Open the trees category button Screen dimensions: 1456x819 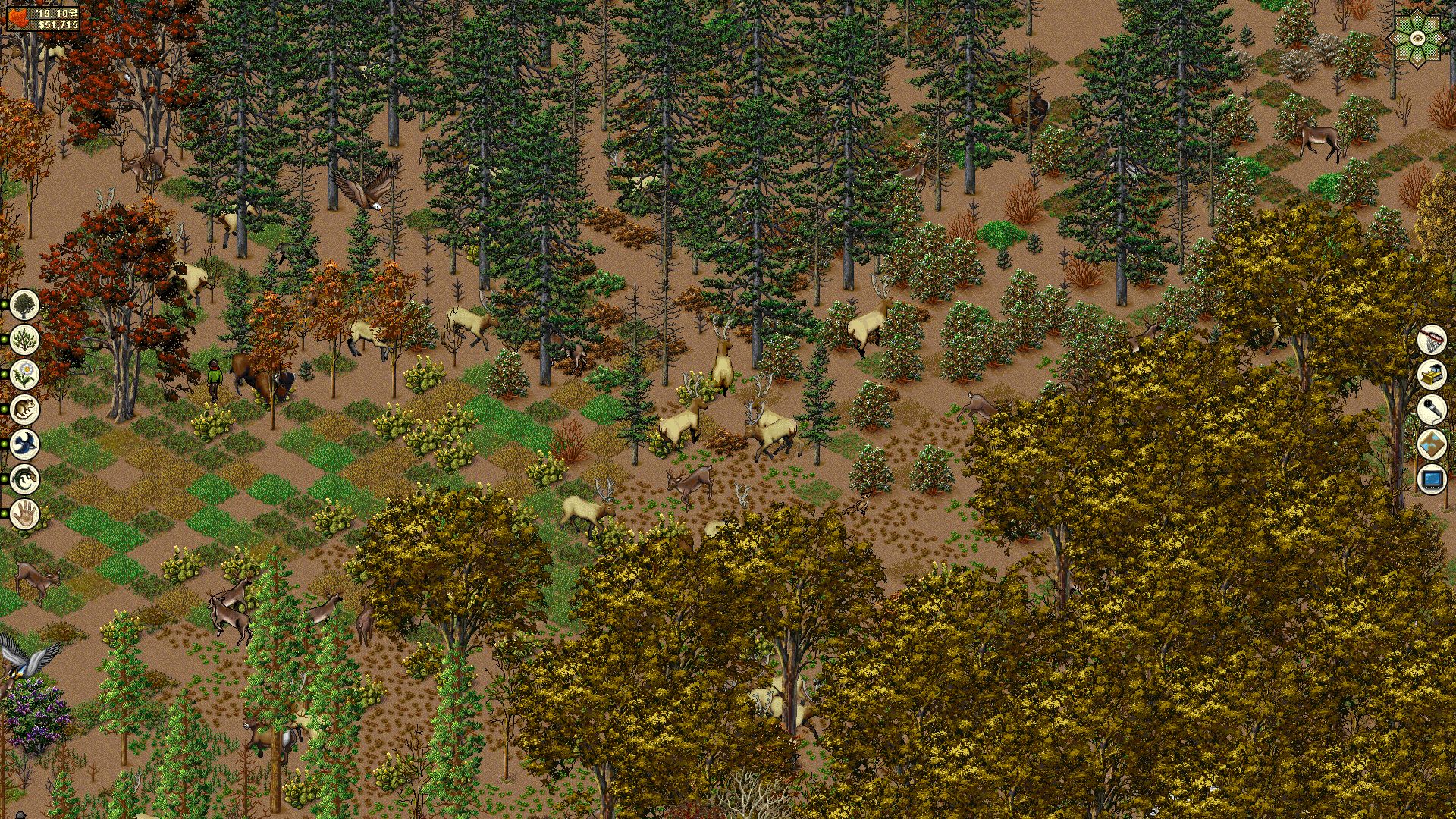(25, 304)
